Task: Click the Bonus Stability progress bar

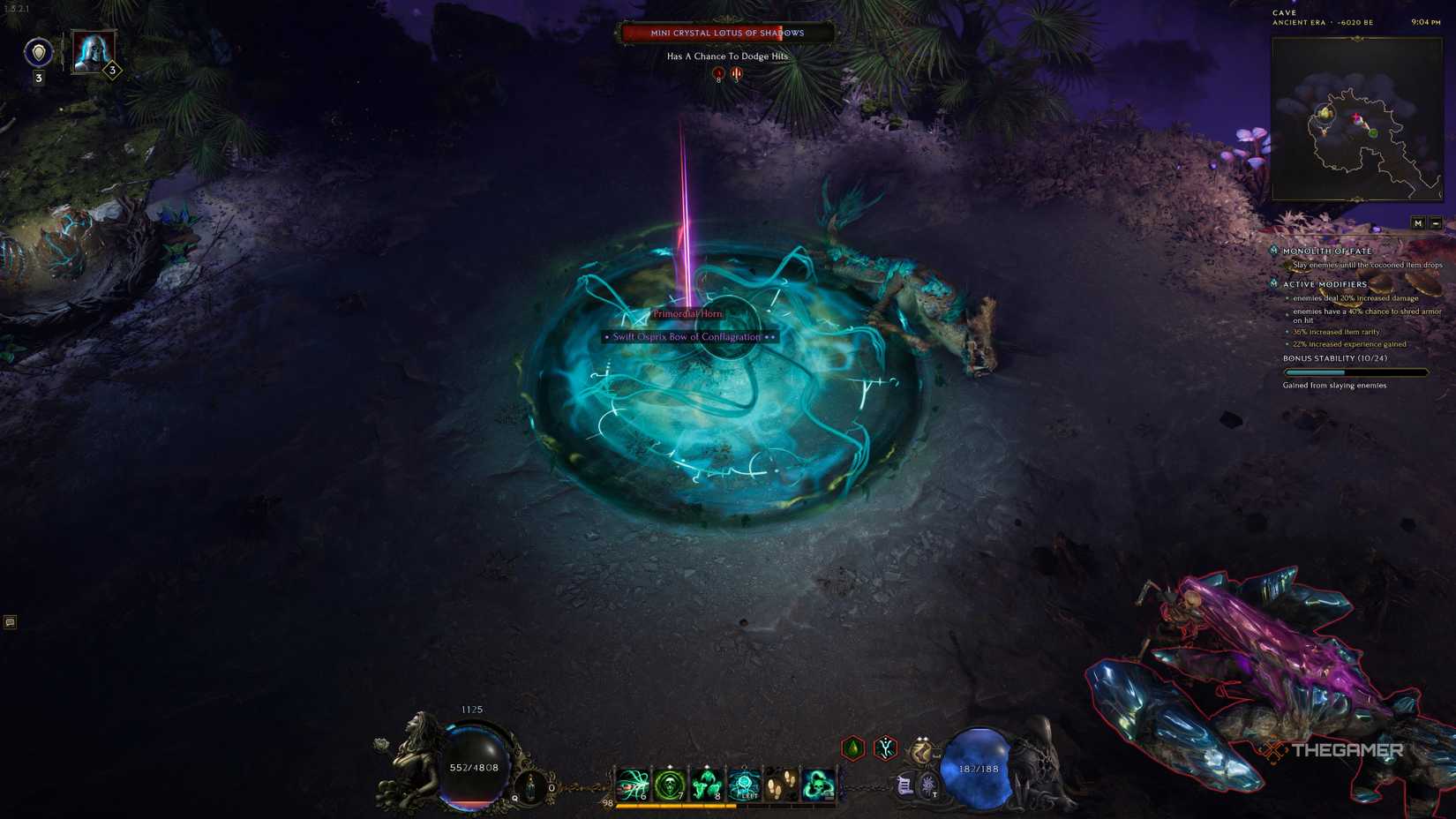Action: point(1356,372)
